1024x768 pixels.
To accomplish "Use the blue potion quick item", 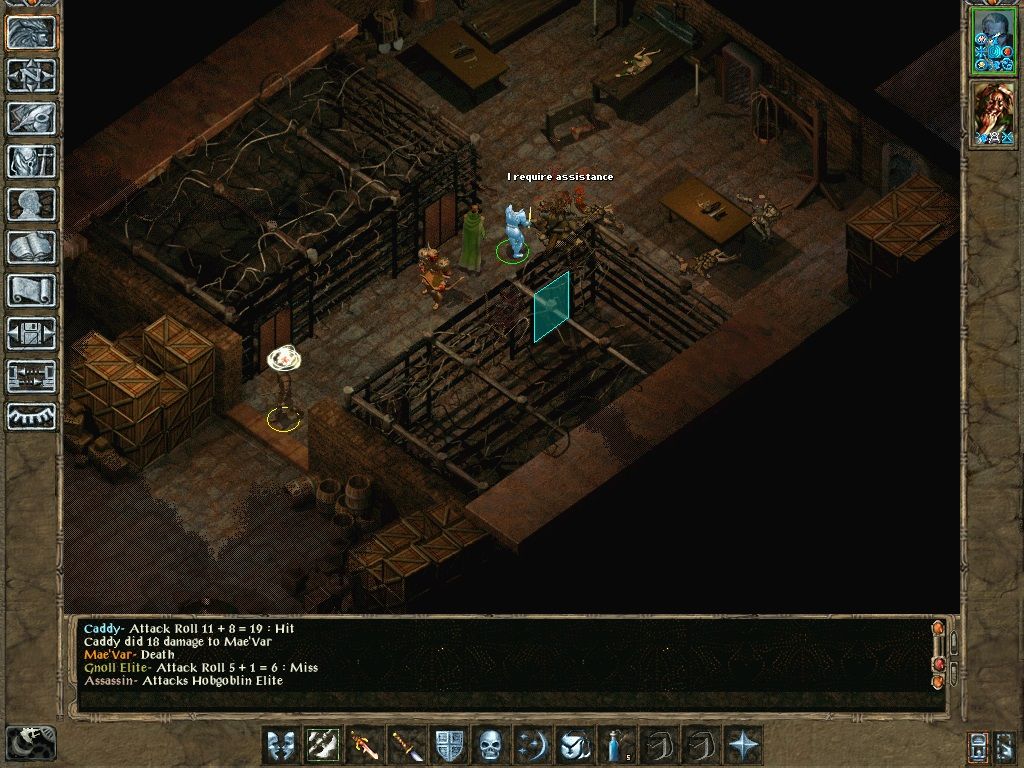I will click(615, 745).
